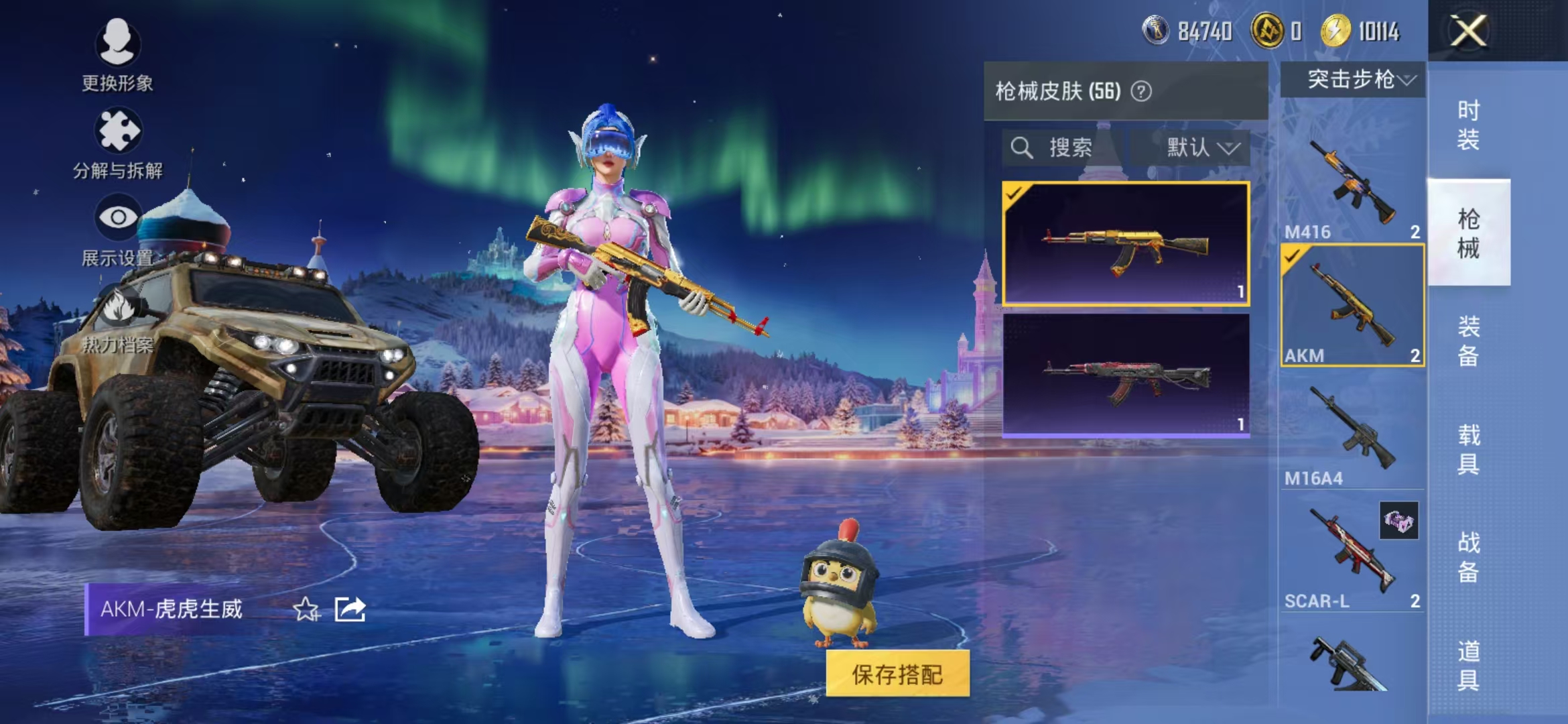The image size is (1568, 724).
Task: Open the 更换形象 avatar change icon
Action: [118, 42]
